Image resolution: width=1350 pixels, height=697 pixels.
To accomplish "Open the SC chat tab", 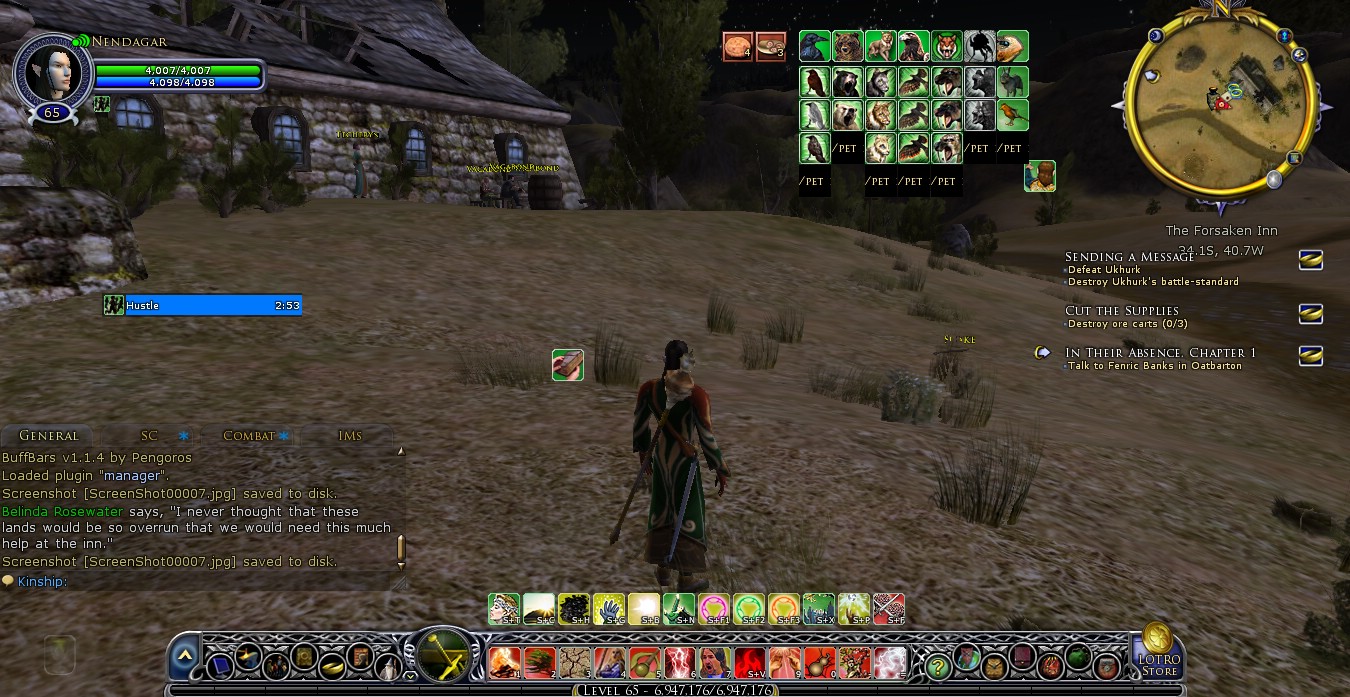I will pos(149,435).
